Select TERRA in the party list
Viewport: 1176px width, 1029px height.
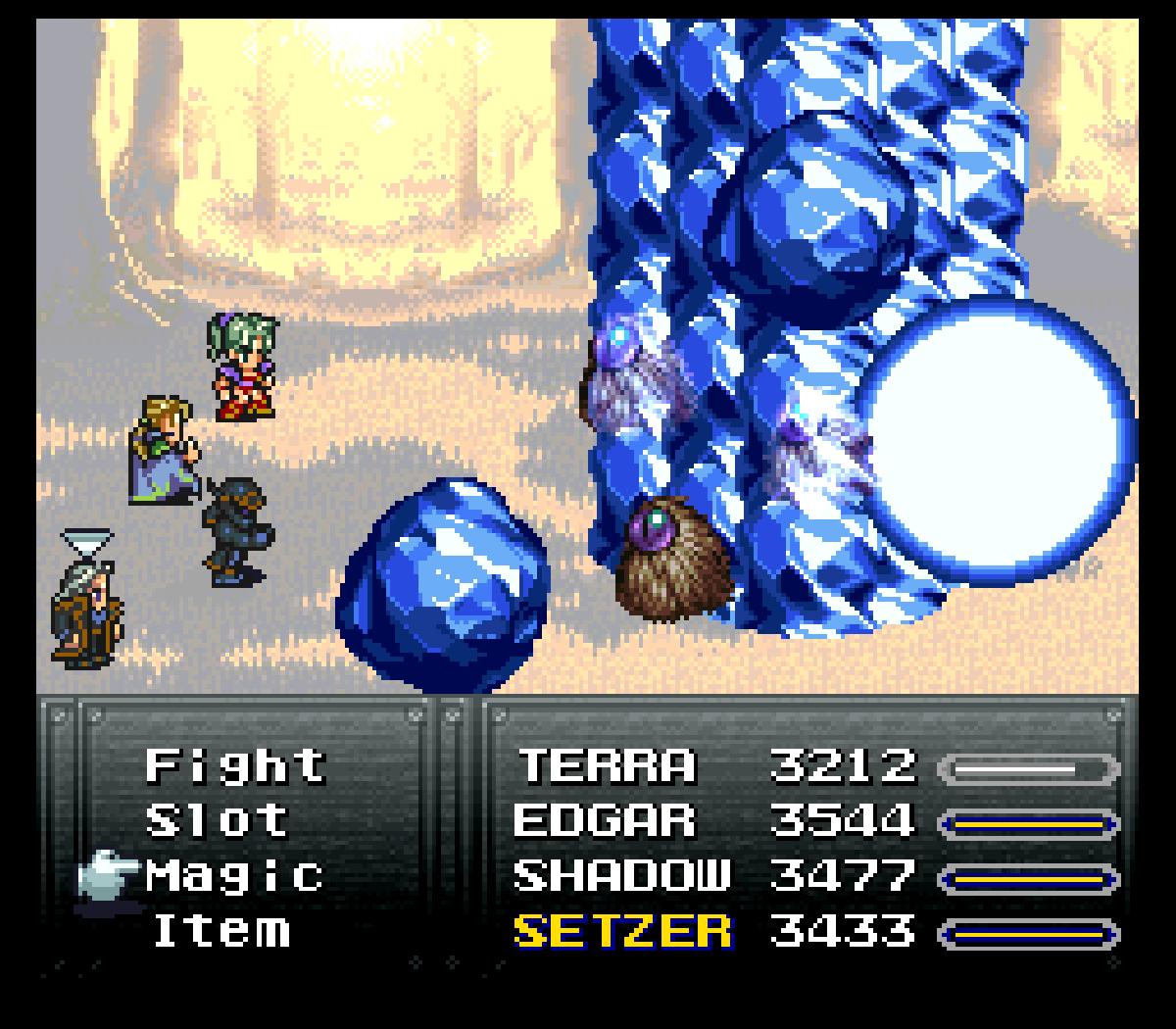pyautogui.click(x=607, y=765)
